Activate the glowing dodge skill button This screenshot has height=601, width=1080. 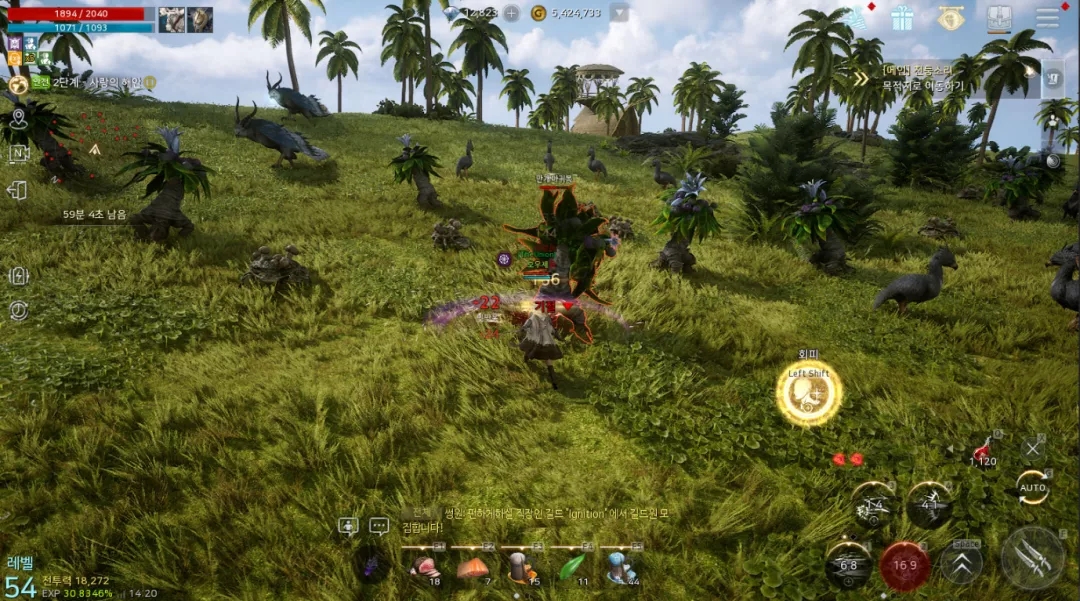click(809, 392)
